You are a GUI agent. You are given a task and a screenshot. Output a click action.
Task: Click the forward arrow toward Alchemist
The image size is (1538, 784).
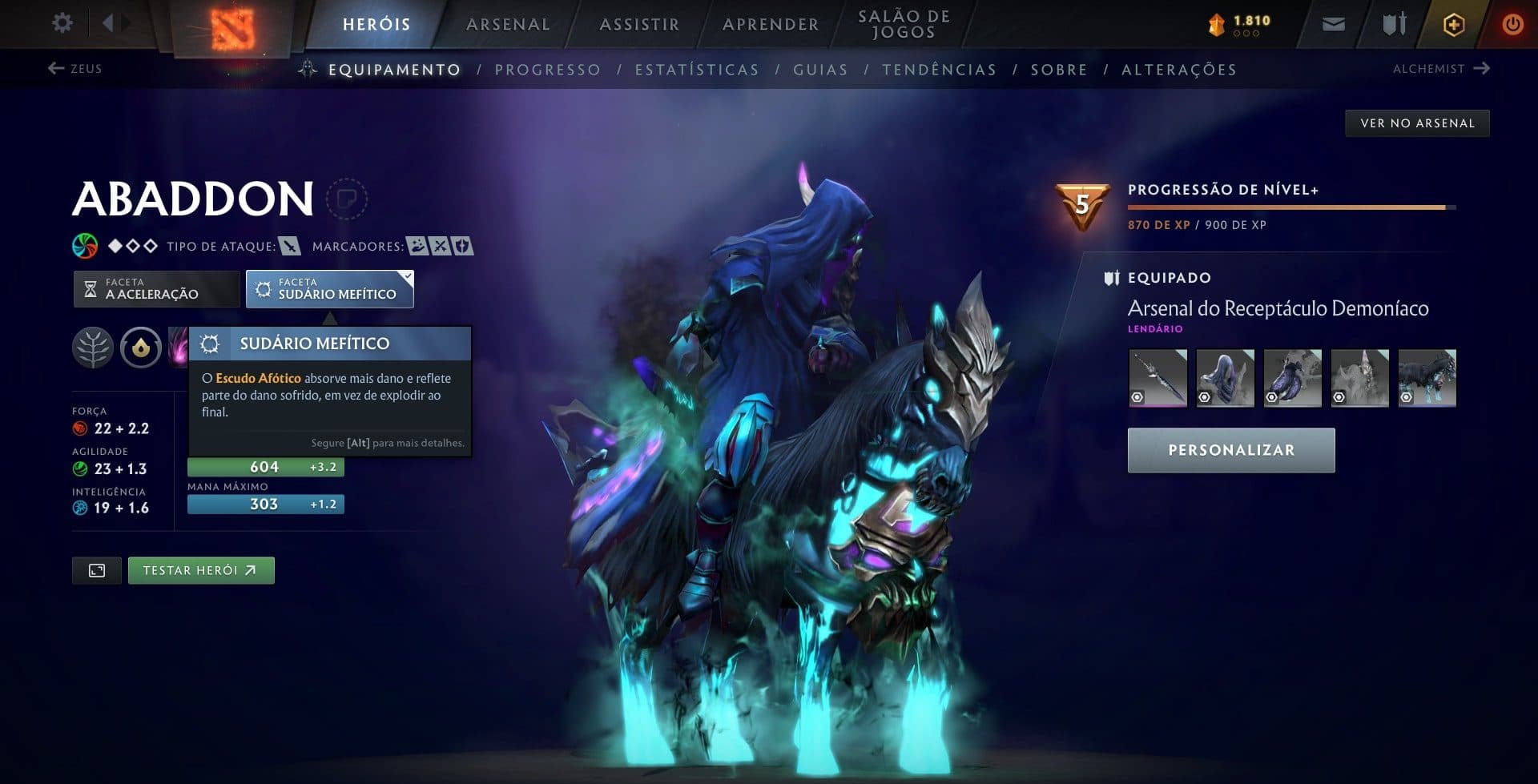coord(1480,69)
